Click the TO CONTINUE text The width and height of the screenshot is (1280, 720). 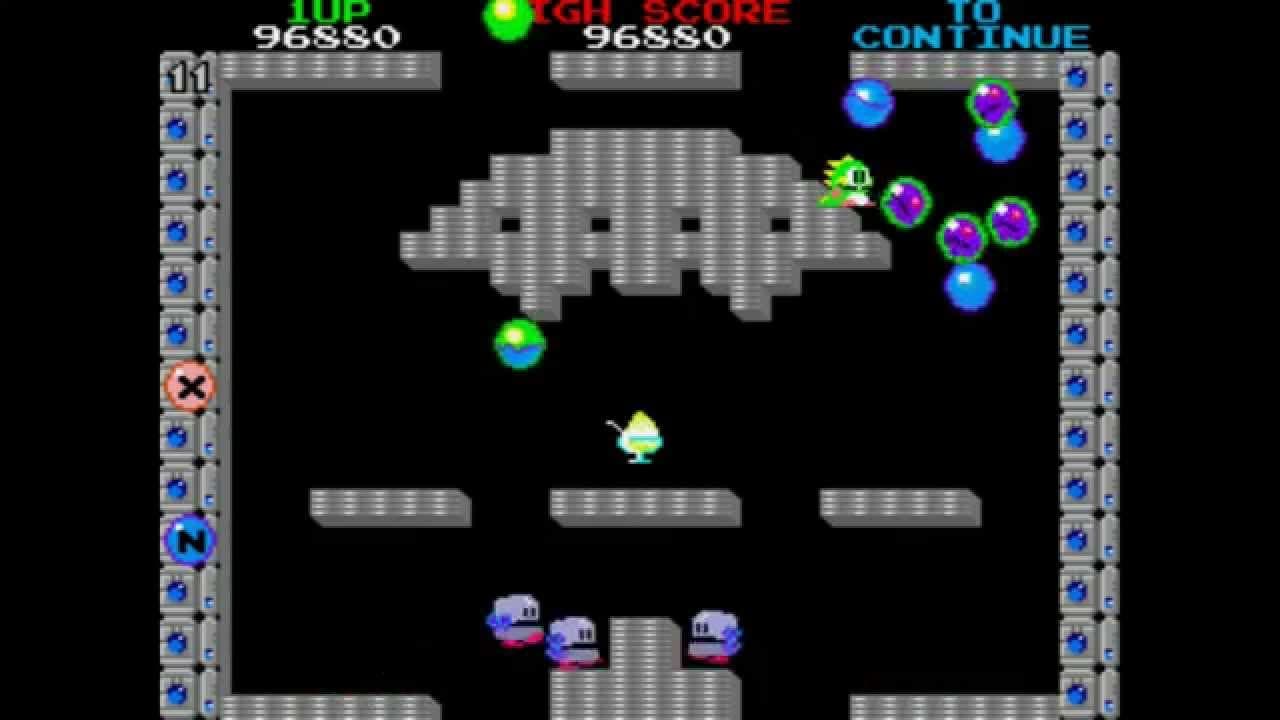970,25
